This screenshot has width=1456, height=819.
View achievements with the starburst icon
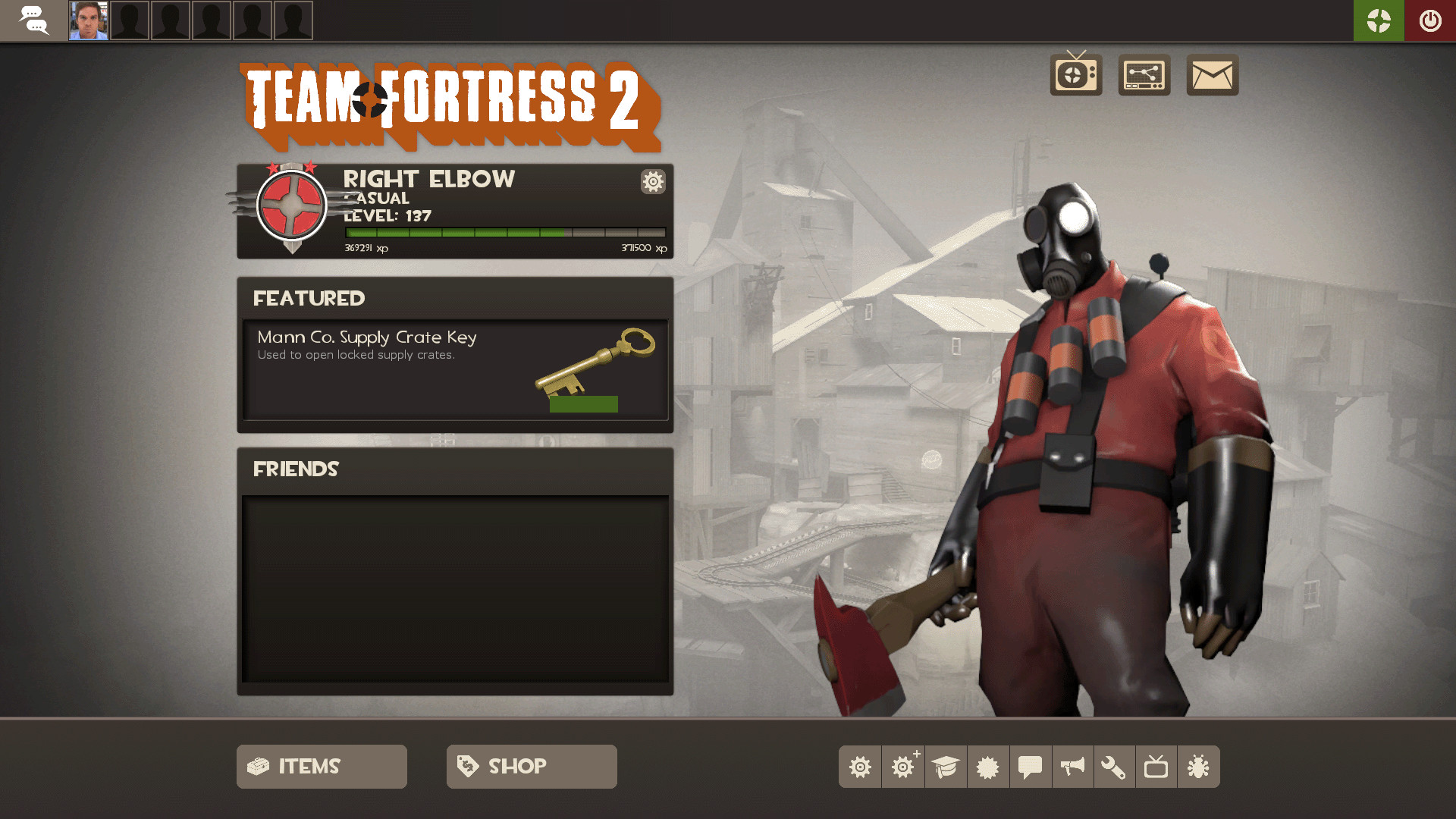click(x=988, y=767)
